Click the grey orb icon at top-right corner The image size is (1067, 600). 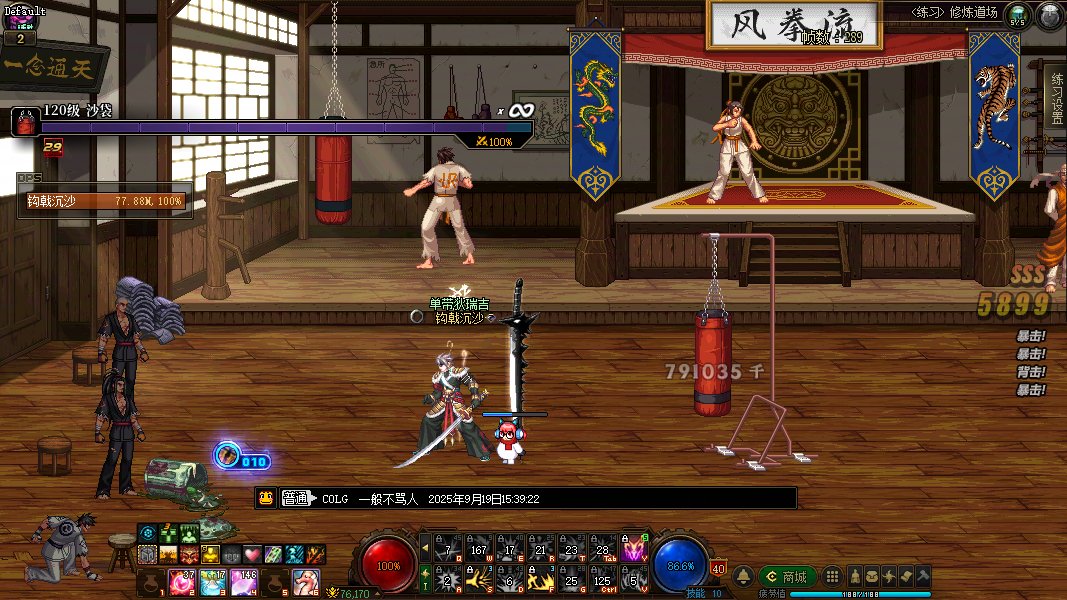[1049, 16]
